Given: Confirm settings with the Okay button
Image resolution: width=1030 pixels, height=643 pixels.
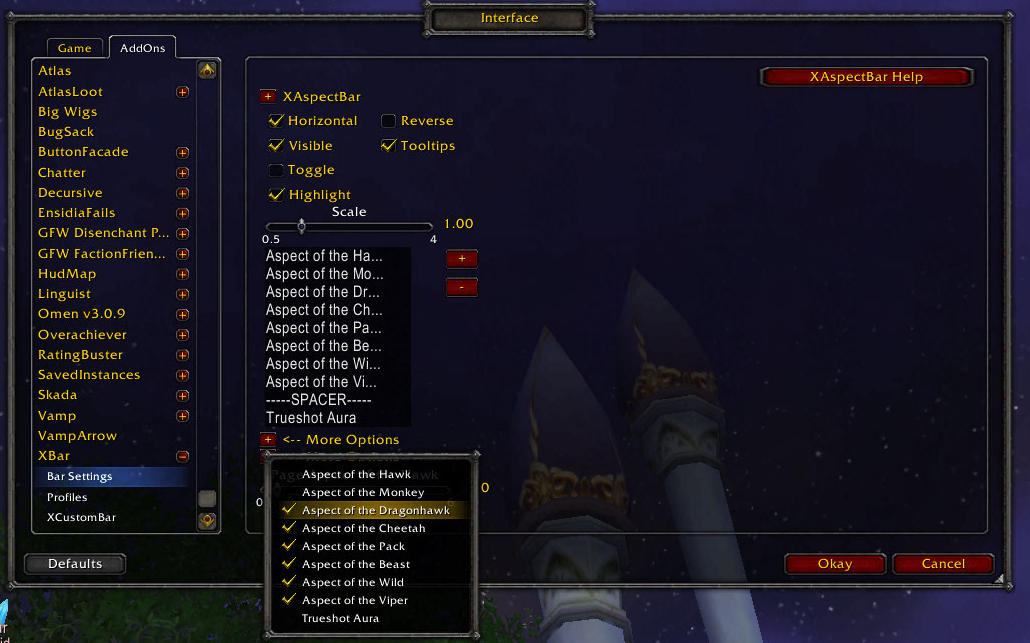Looking at the screenshot, I should (x=835, y=564).
